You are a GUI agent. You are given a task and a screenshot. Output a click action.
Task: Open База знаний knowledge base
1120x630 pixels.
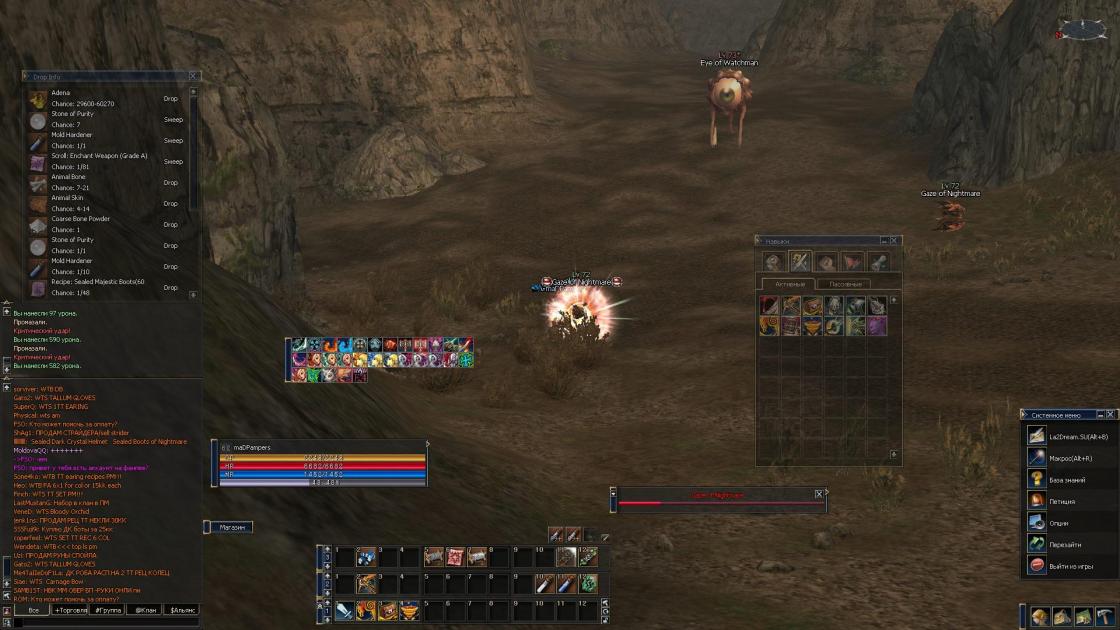coord(1066,479)
